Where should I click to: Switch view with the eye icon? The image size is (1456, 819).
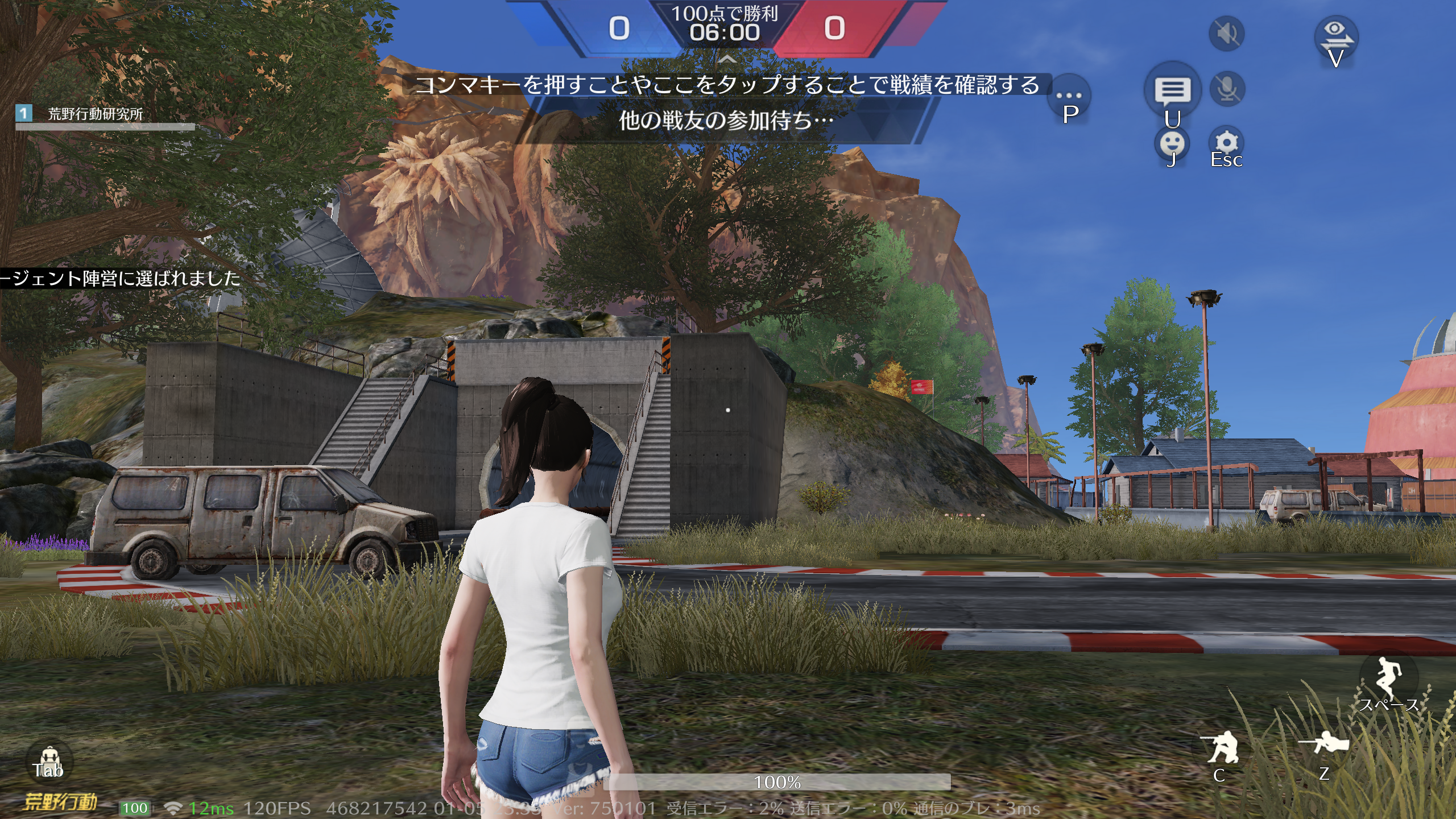(1335, 35)
